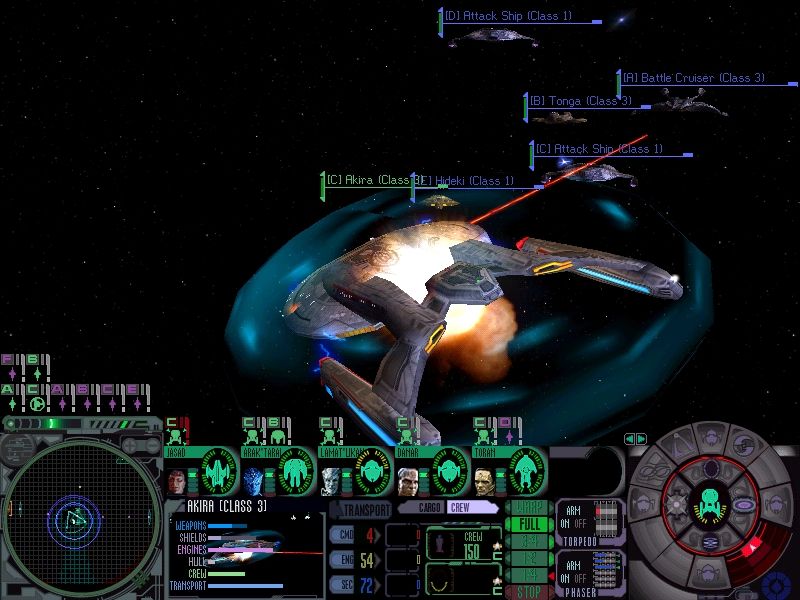Engage Warp speed
This screenshot has width=800, height=600.
pyautogui.click(x=525, y=507)
